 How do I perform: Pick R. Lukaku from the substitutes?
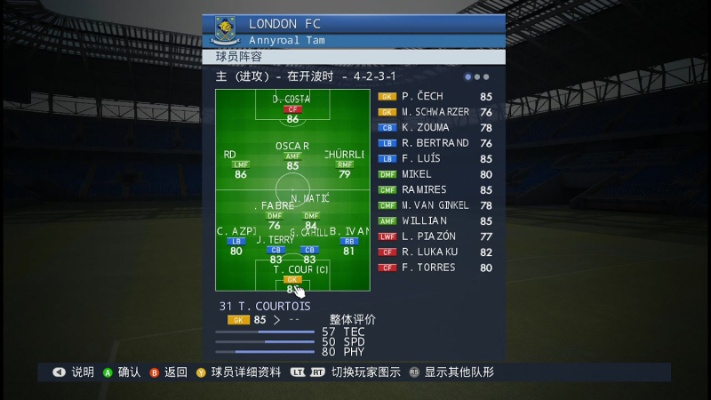[x=436, y=252]
